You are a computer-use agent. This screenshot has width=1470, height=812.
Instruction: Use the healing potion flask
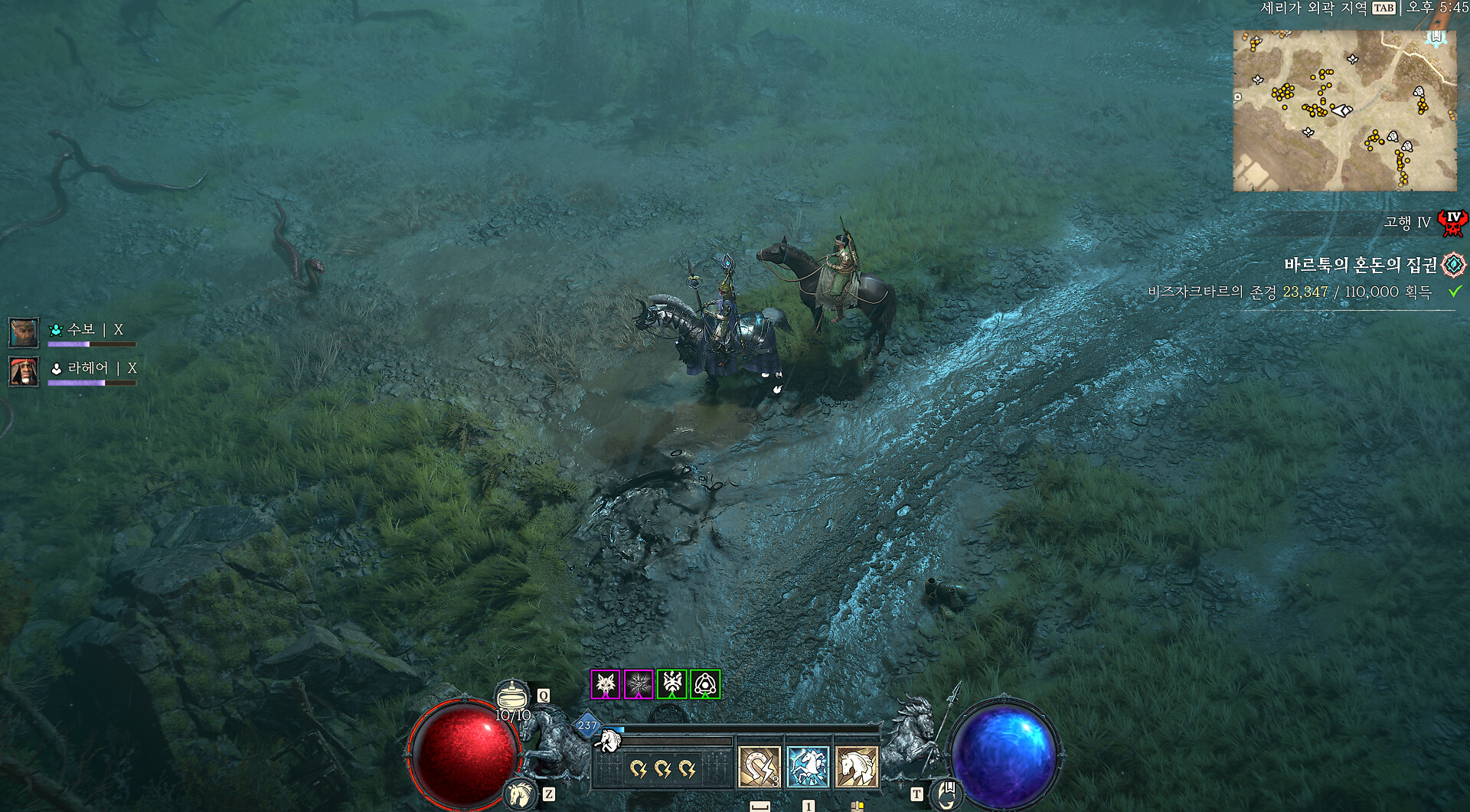tap(512, 696)
